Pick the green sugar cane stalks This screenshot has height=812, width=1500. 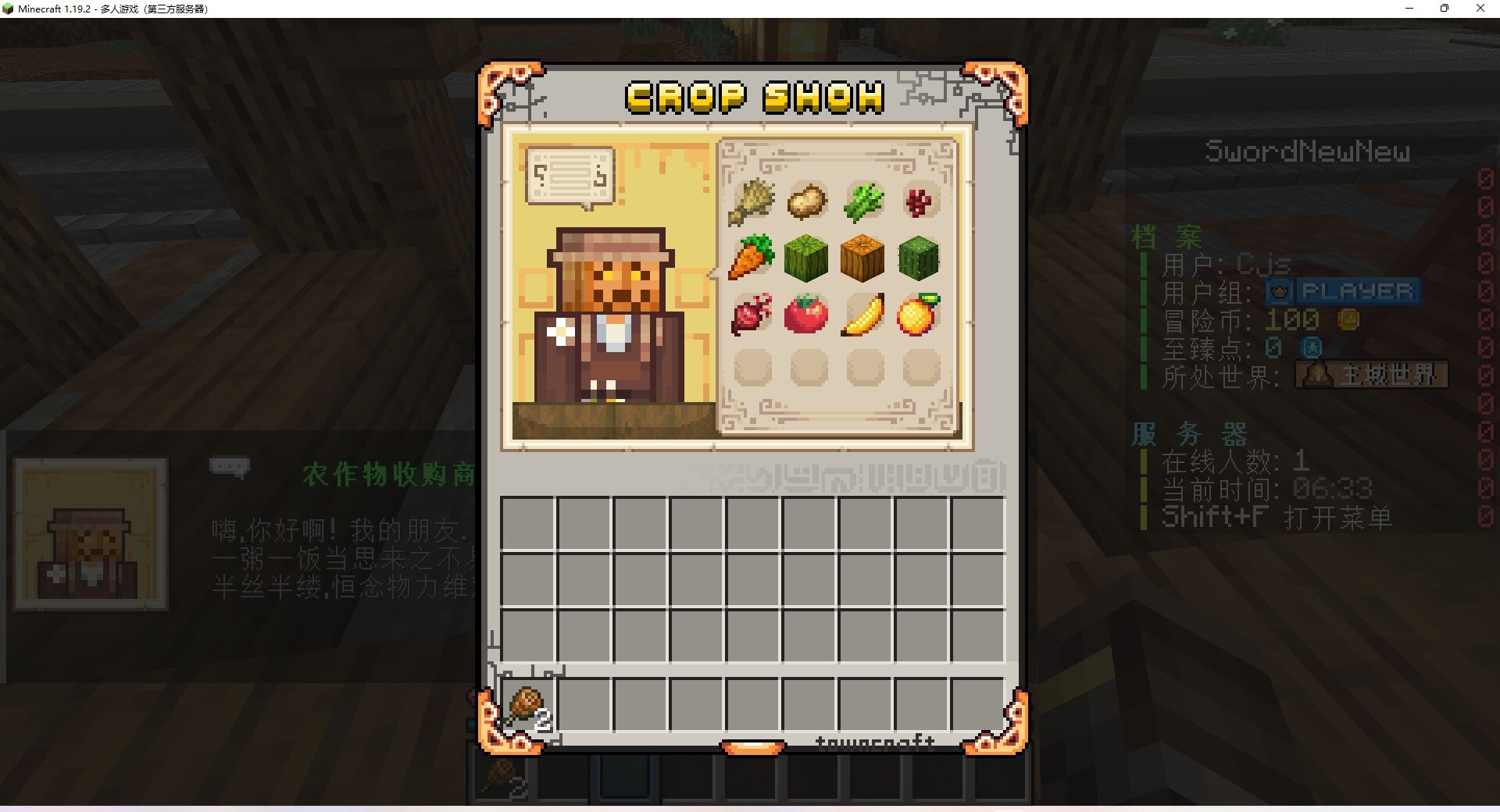pos(863,201)
